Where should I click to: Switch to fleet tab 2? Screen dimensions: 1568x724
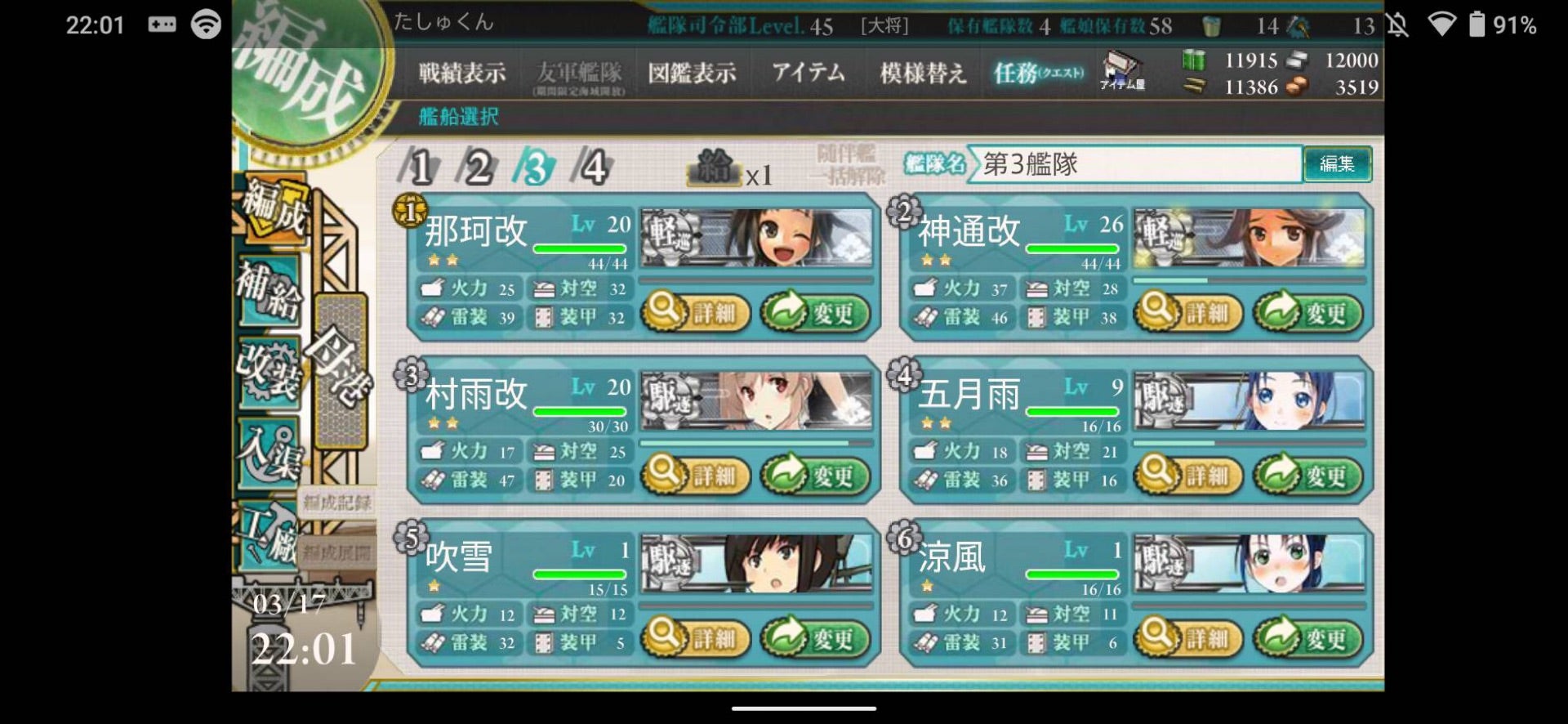[x=478, y=168]
